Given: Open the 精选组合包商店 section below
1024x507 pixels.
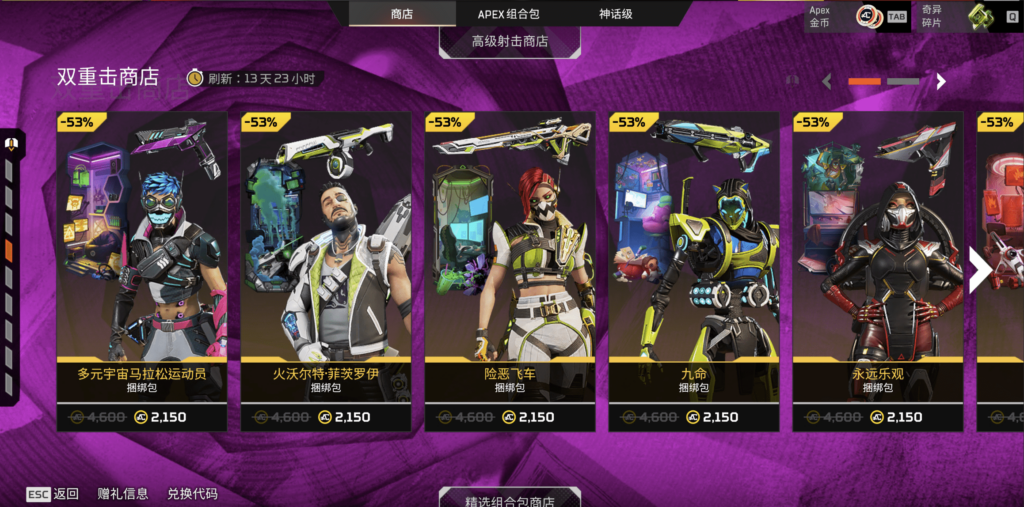Looking at the screenshot, I should click(510, 499).
